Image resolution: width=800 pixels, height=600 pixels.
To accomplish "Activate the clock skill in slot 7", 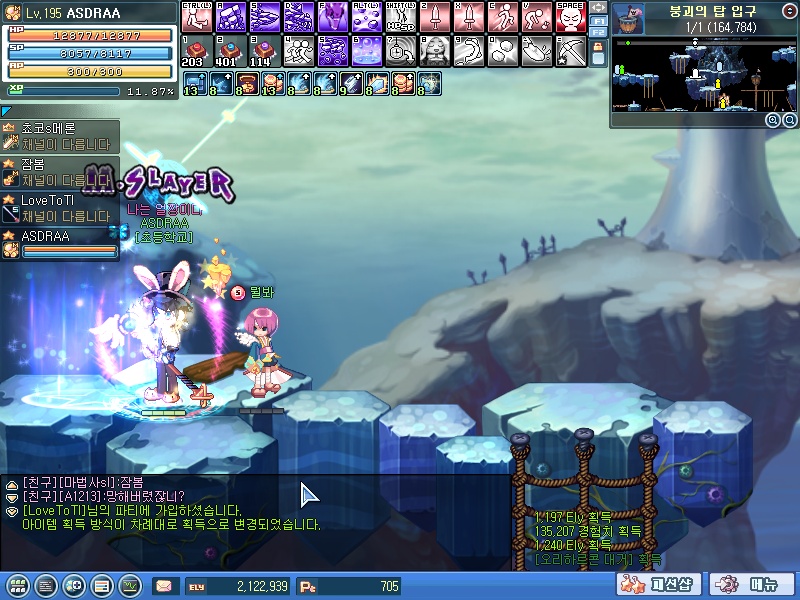I will [400, 50].
